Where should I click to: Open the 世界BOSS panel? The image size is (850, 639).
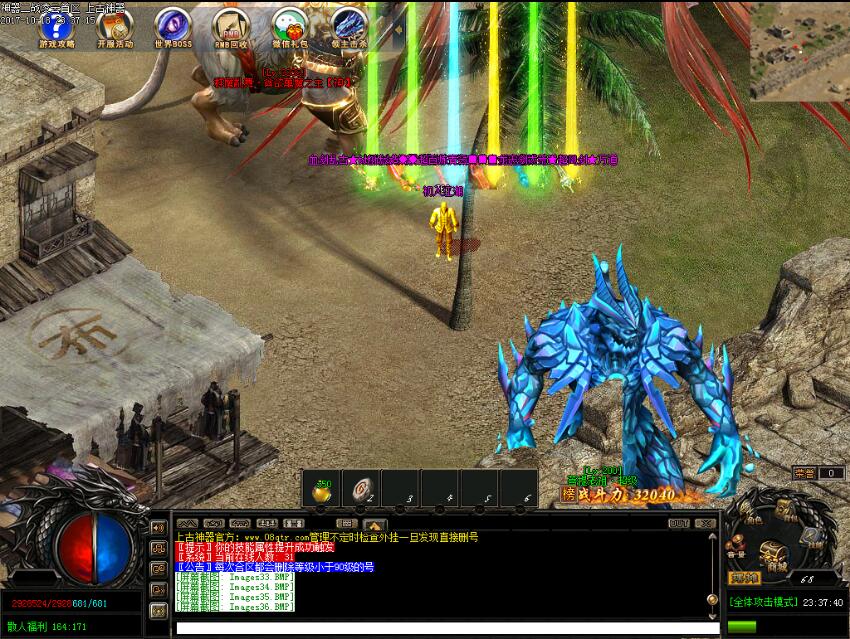coord(172,25)
